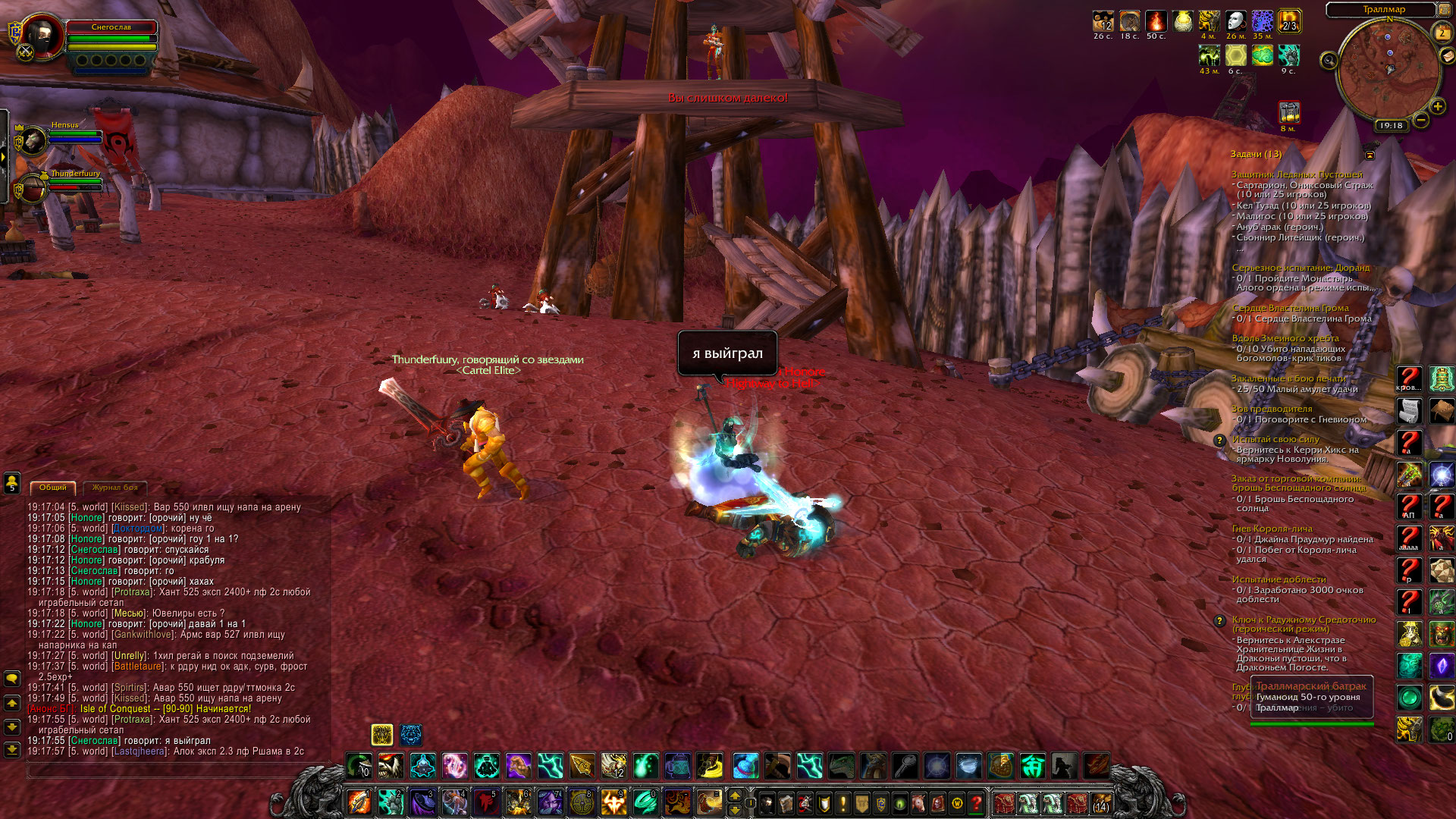Screen dimensions: 1456x819
Task: Check the mail envelope icon by minimap
Action: pyautogui.click(x=1447, y=56)
